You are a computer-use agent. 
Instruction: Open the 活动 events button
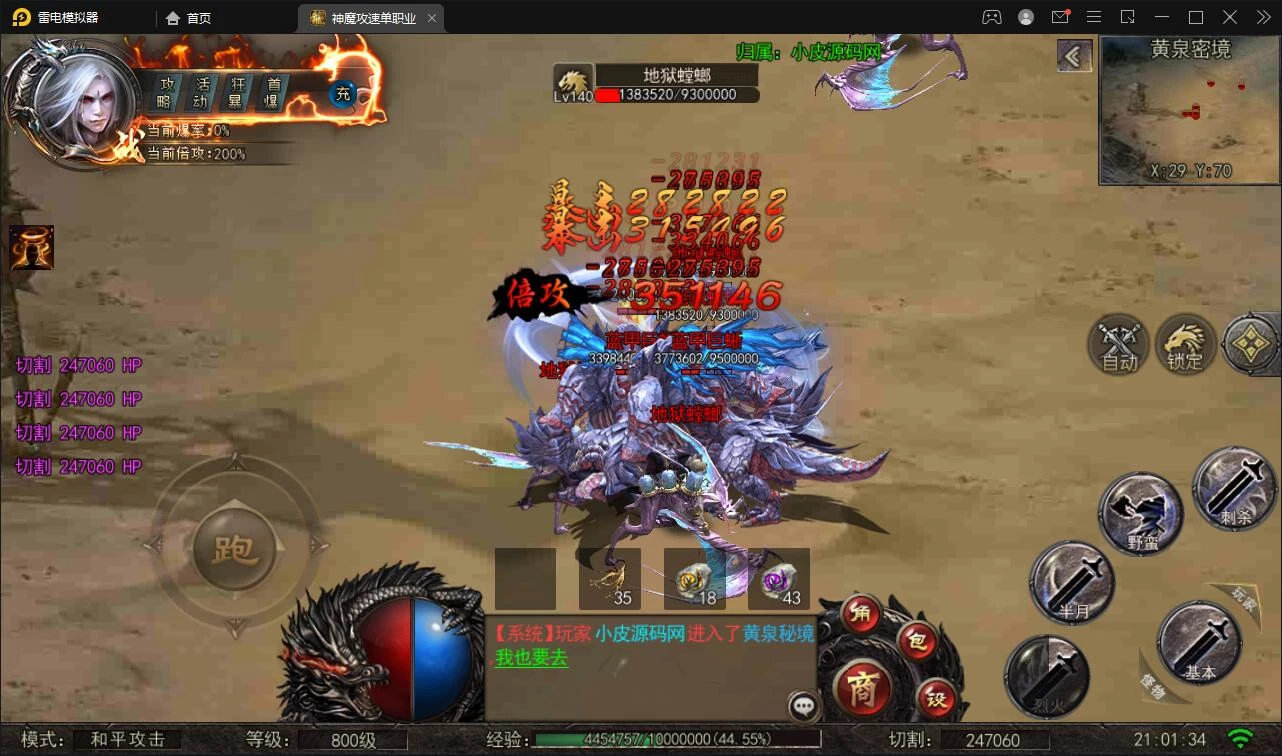coord(202,93)
